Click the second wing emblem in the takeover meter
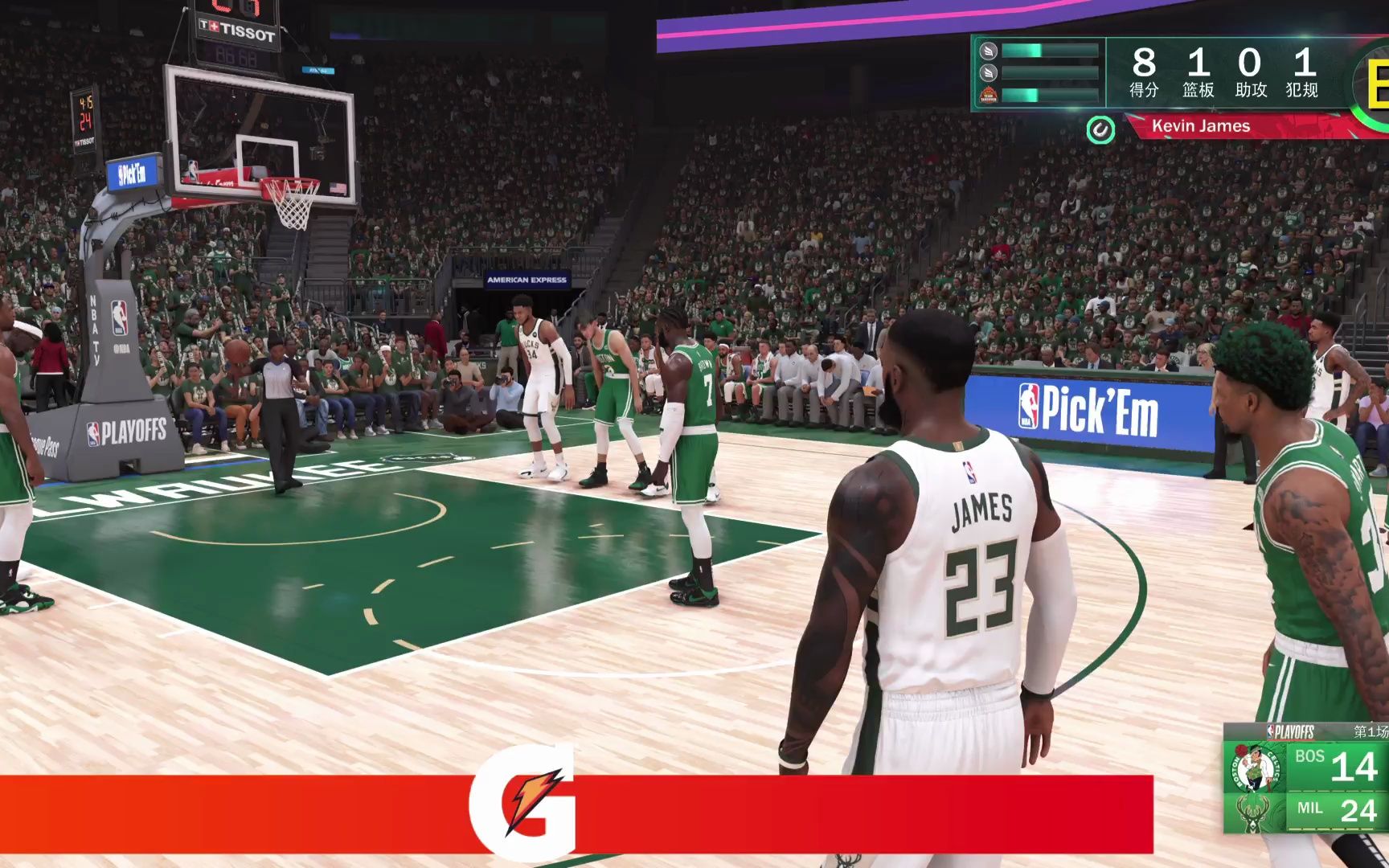Image resolution: width=1389 pixels, height=868 pixels. pos(987,72)
